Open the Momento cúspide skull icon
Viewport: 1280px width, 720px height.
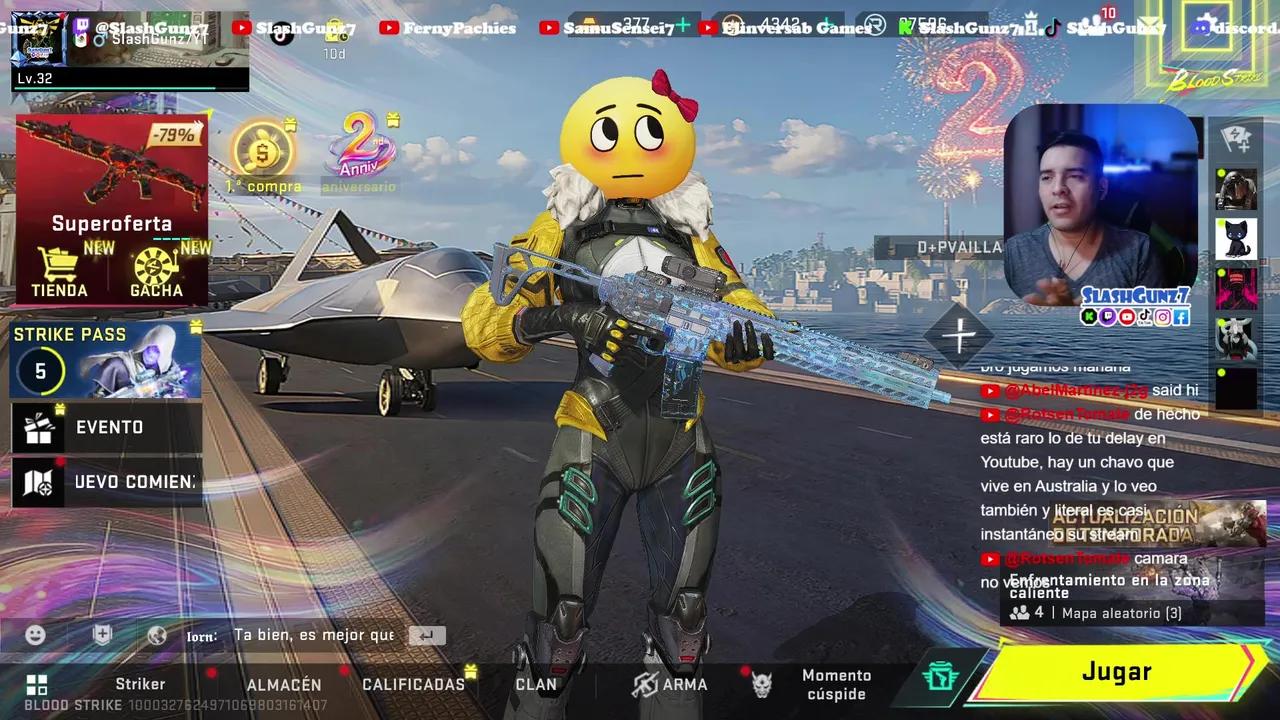point(761,684)
